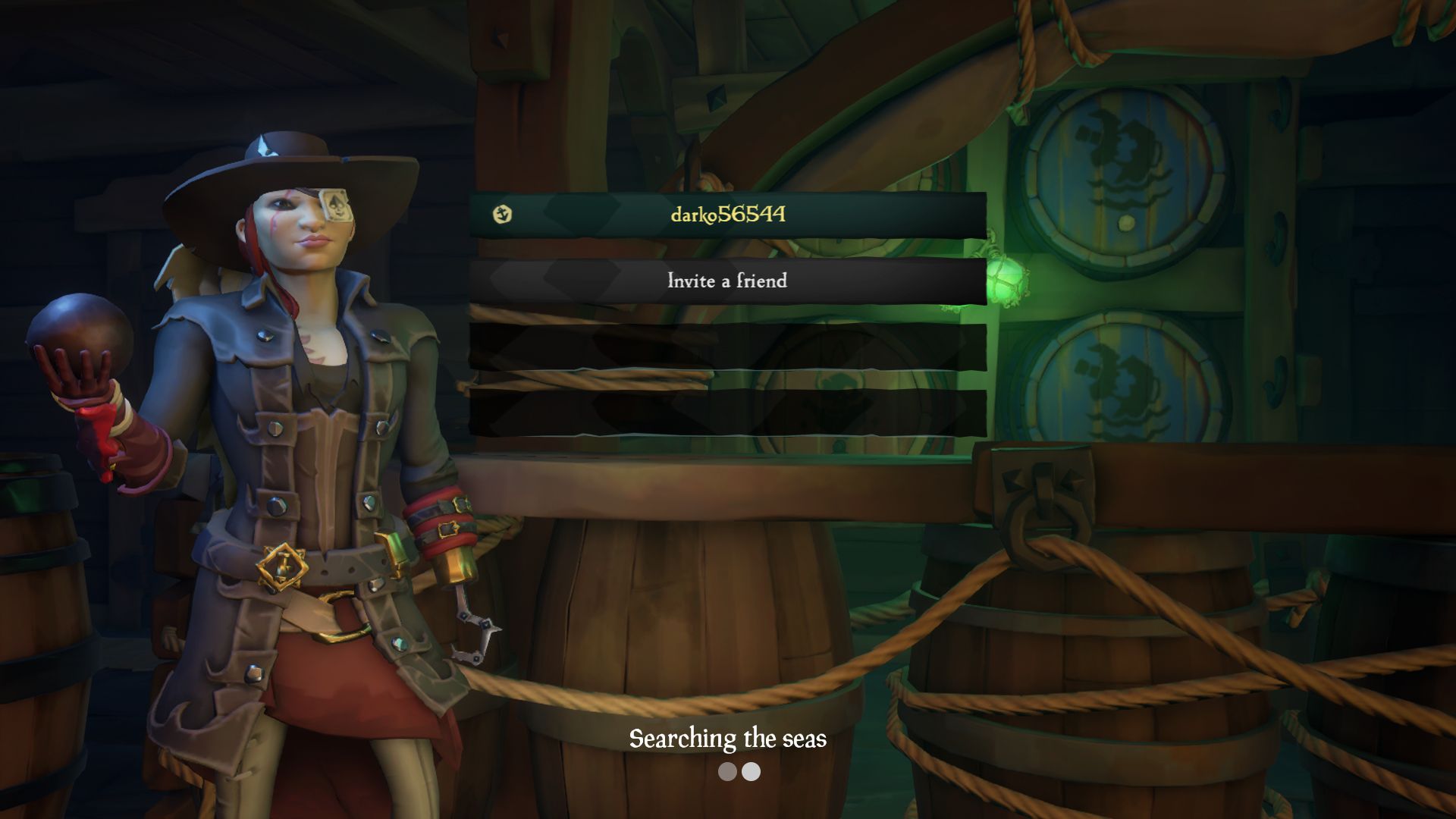Click the Searching the seas status label

[726, 739]
